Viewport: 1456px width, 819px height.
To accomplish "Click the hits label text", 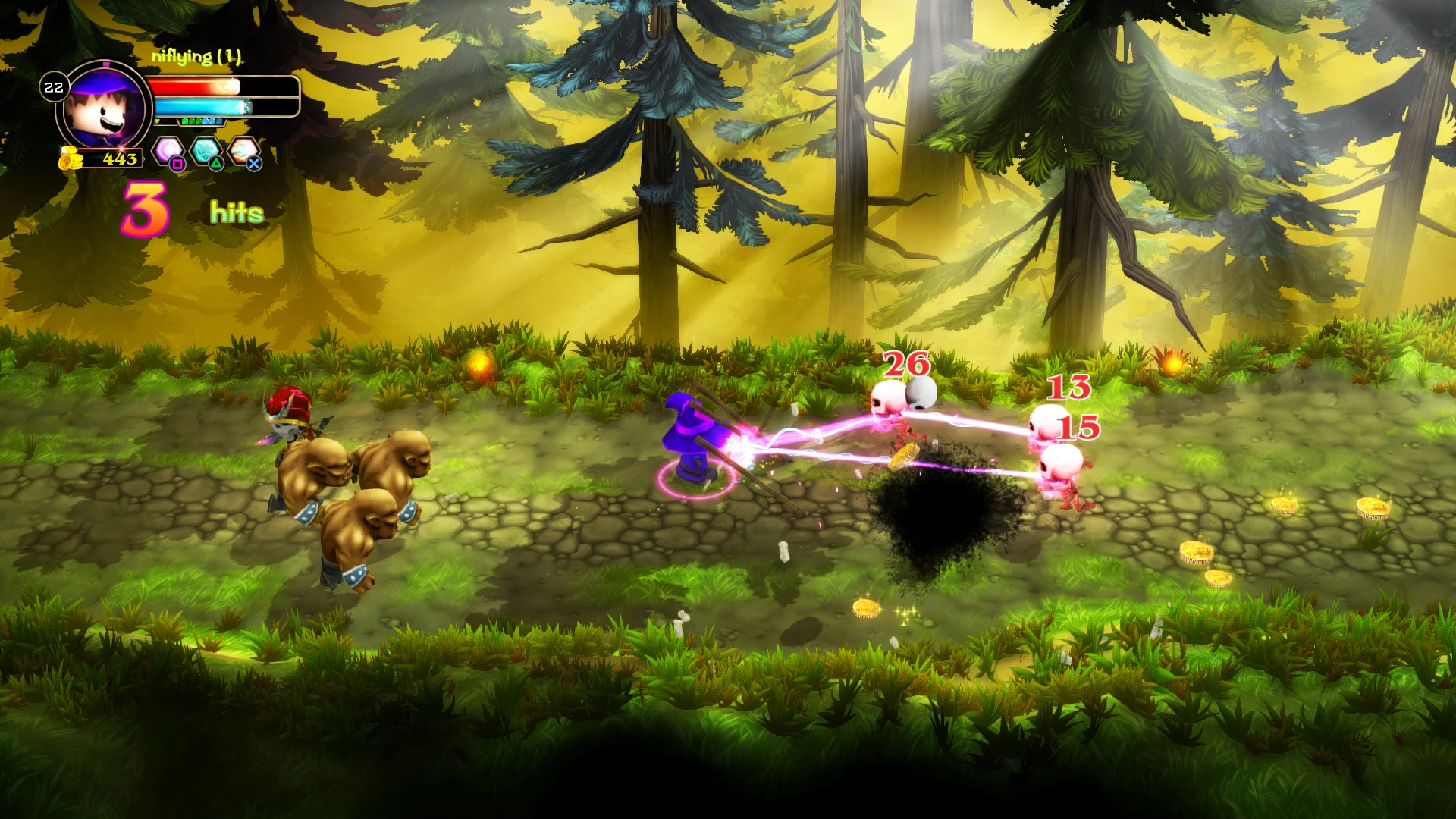I will pyautogui.click(x=236, y=211).
